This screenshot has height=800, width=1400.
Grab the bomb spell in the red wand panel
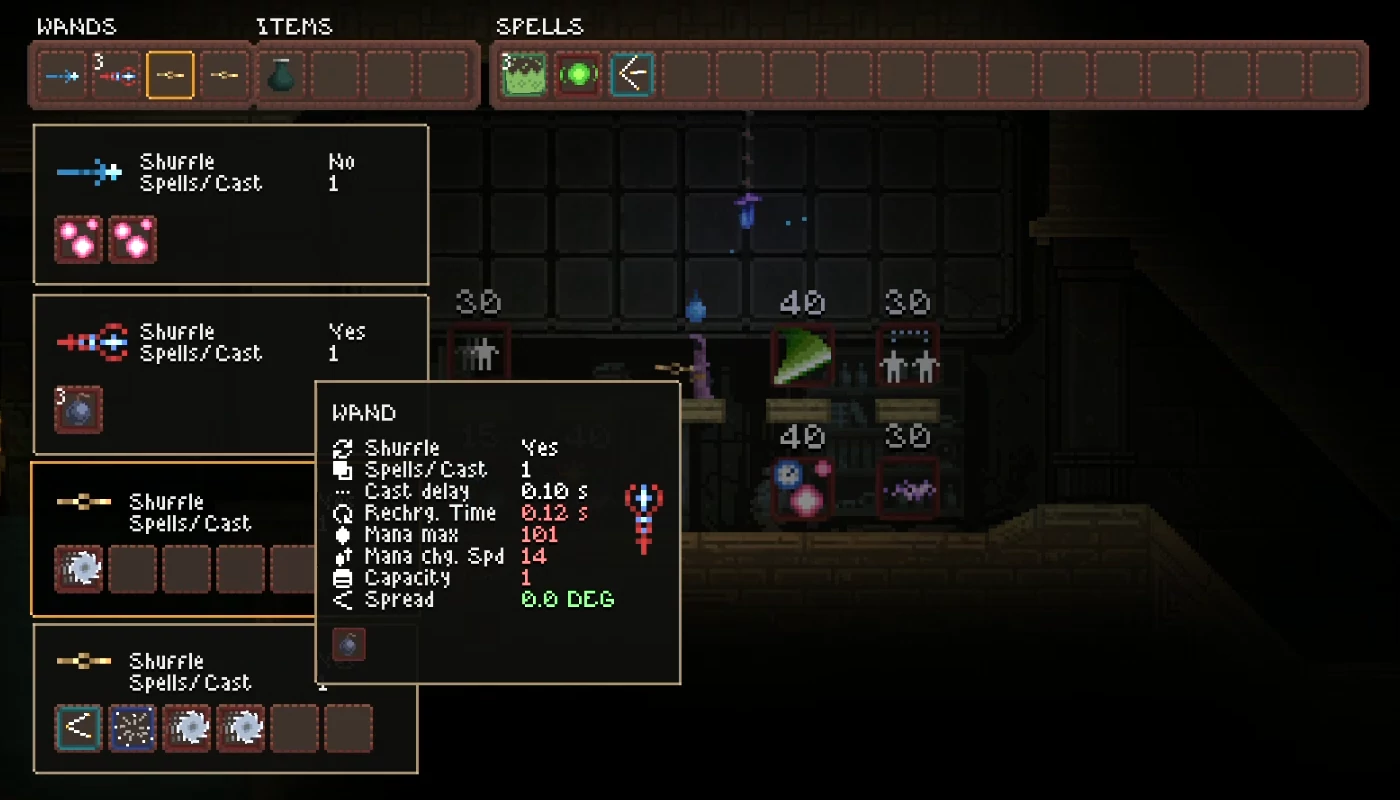[79, 410]
